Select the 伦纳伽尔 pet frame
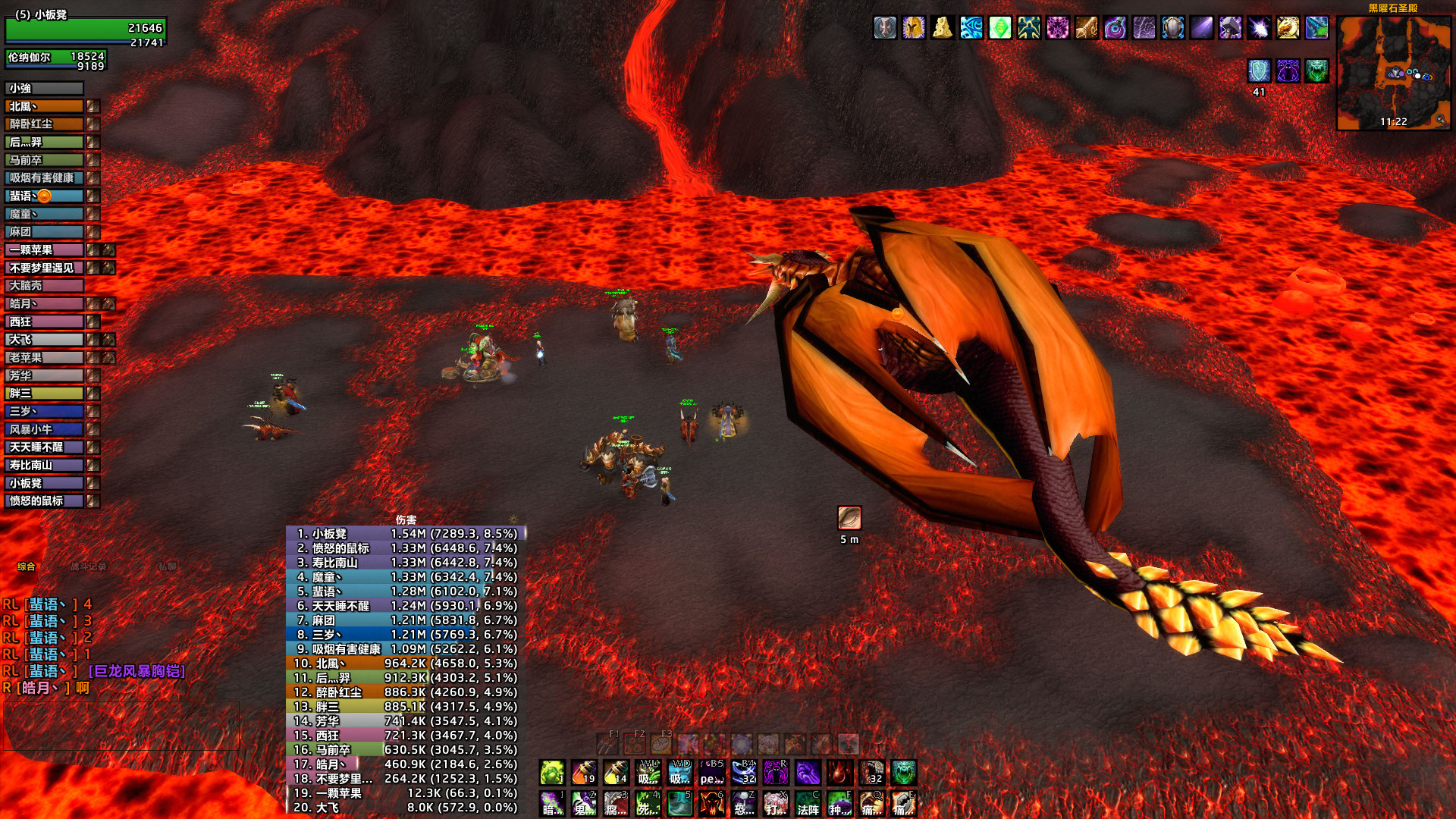 55,59
